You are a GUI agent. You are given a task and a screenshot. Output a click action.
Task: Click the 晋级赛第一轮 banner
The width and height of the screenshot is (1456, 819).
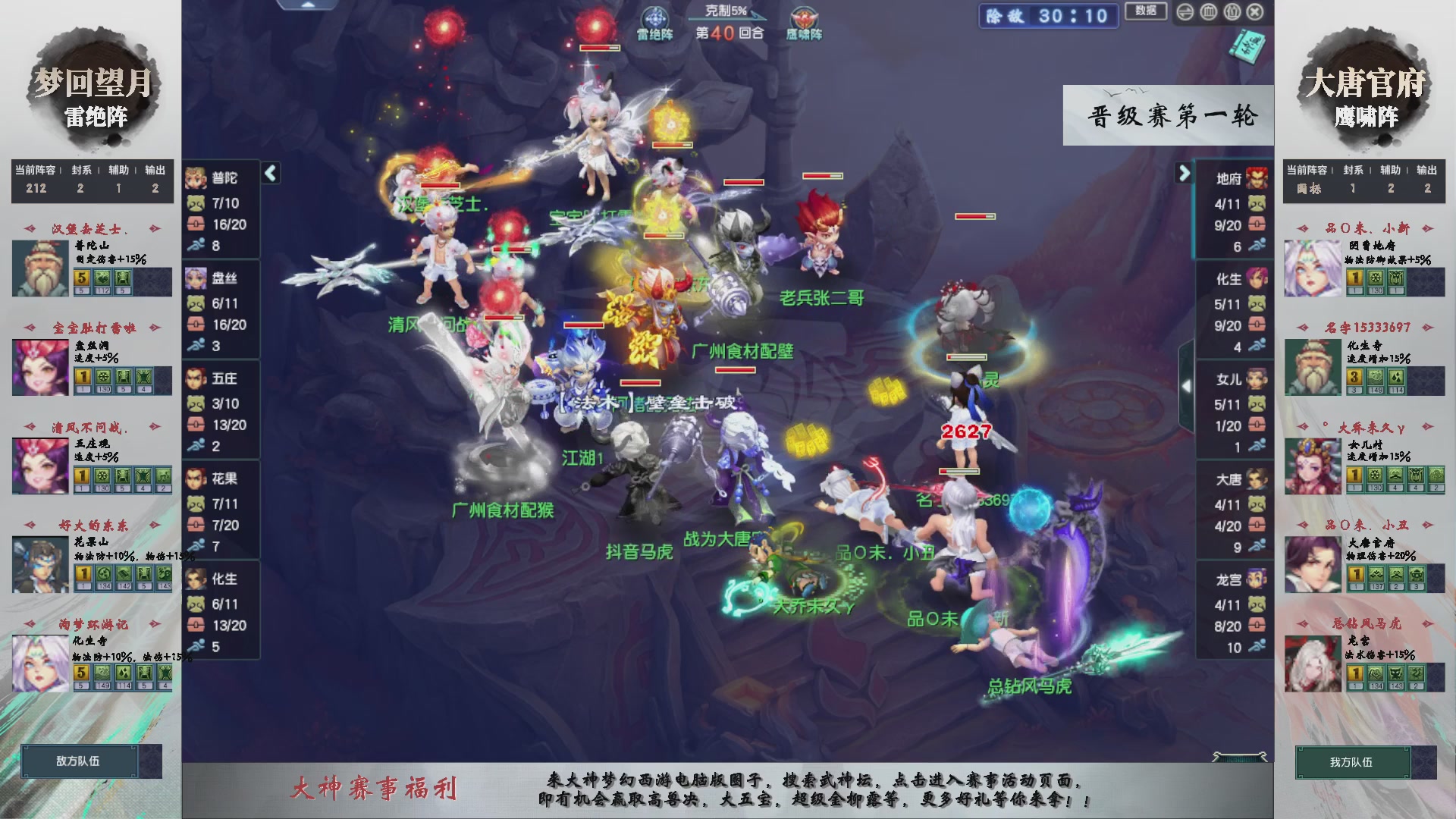[1169, 115]
